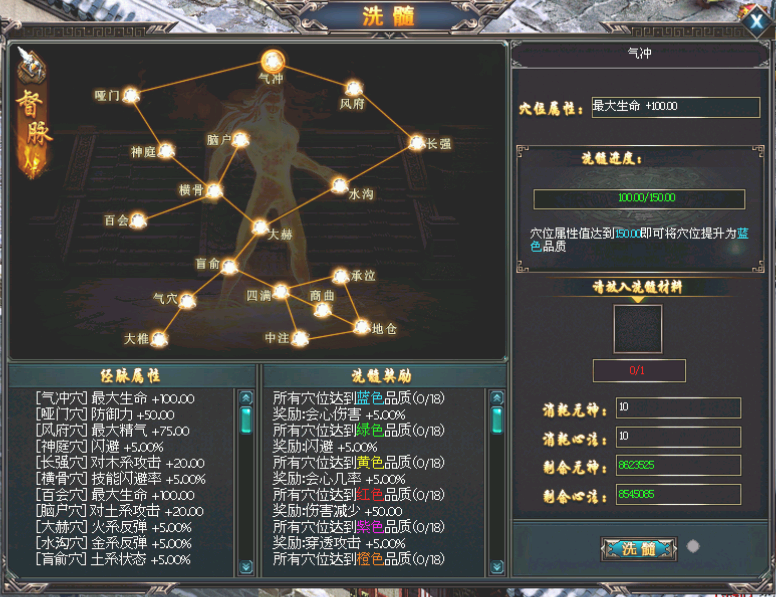Choose the 大赫 acupoint node
The image size is (776, 597).
tap(260, 227)
